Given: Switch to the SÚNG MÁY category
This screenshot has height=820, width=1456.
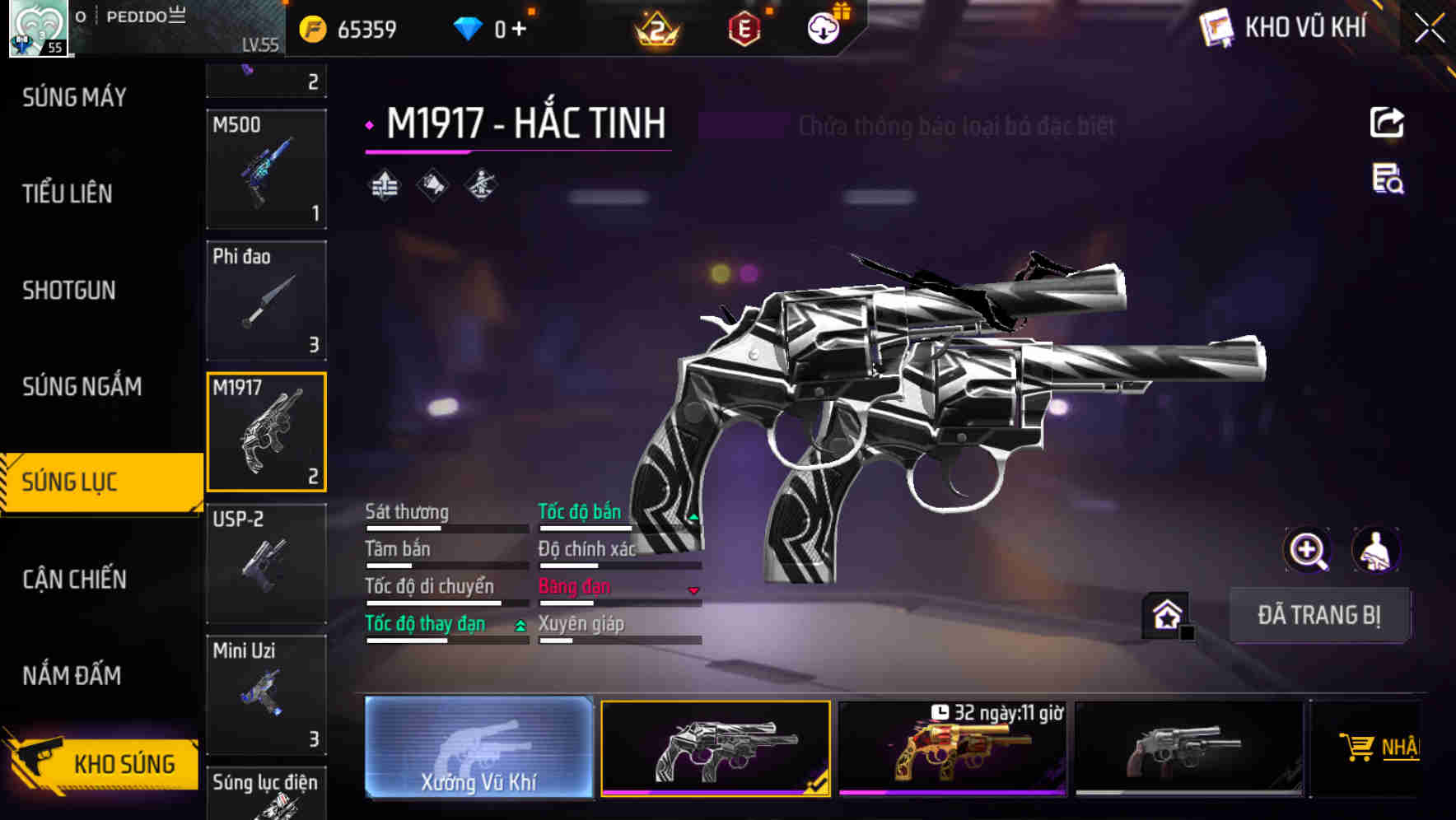Looking at the screenshot, I should tap(74, 98).
